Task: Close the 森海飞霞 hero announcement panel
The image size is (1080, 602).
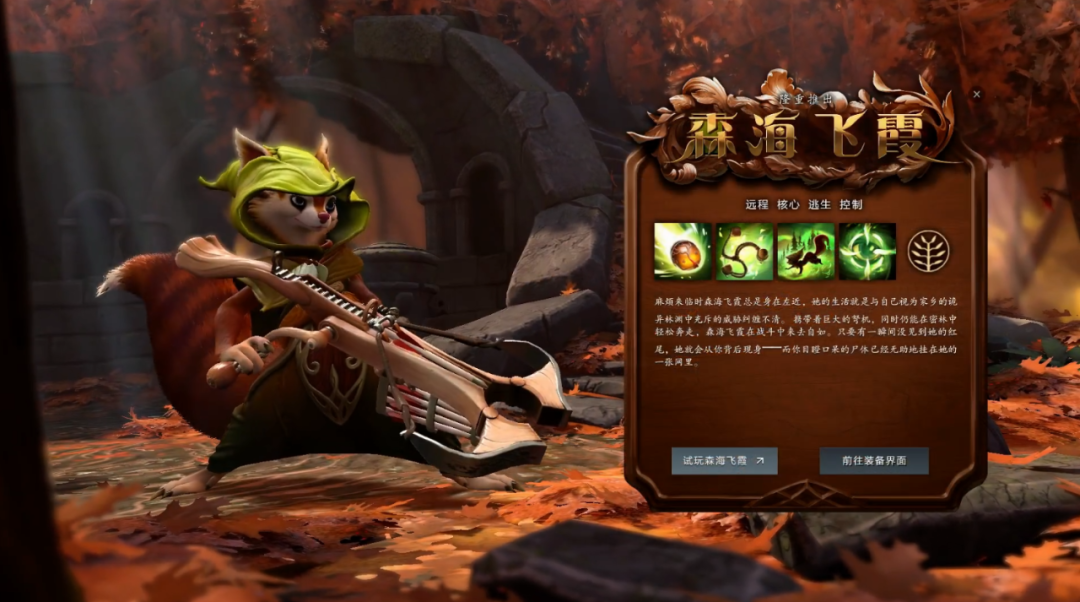Action: pos(977,94)
